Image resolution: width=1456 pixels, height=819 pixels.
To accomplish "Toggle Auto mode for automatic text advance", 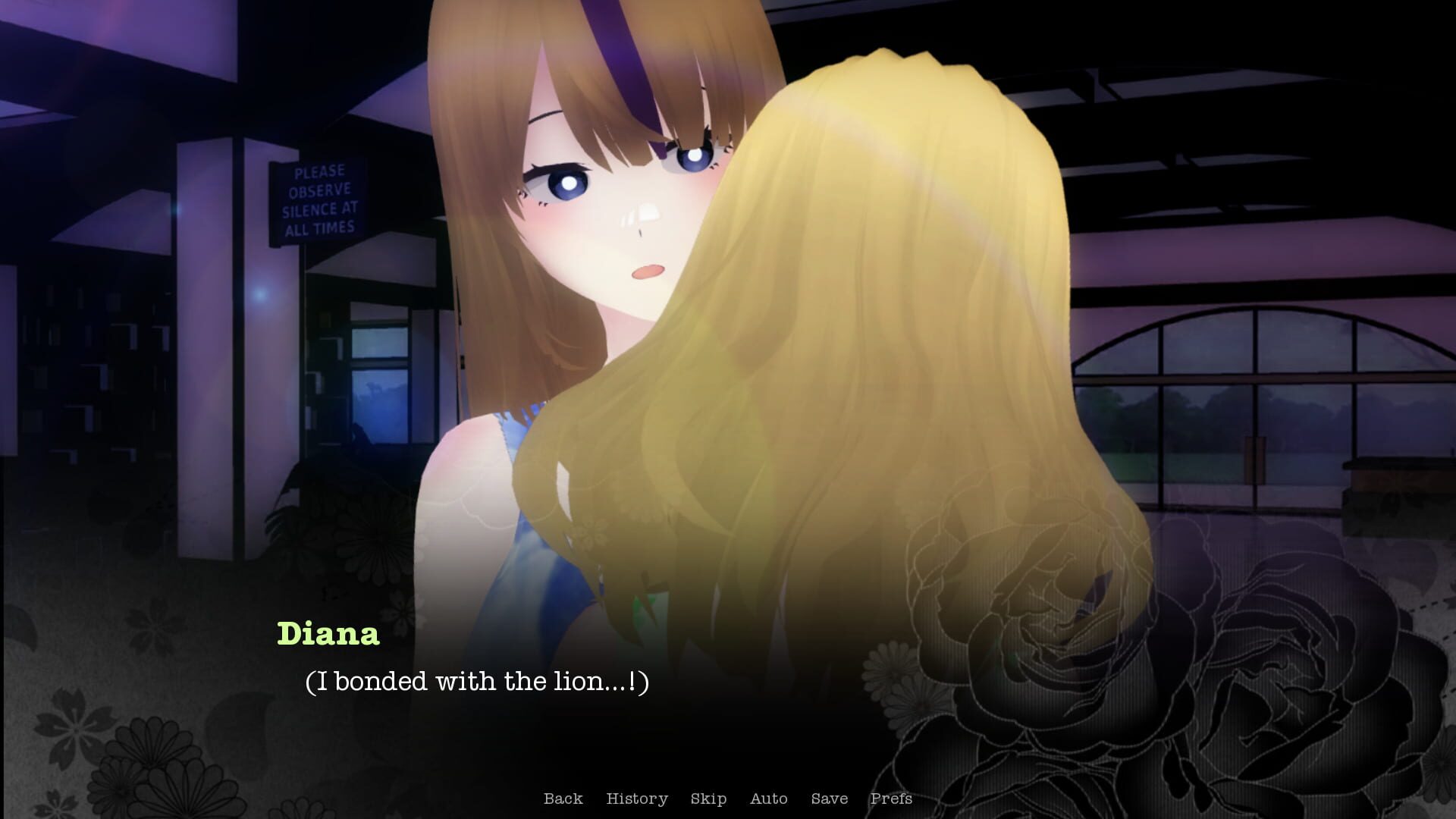I will point(768,799).
